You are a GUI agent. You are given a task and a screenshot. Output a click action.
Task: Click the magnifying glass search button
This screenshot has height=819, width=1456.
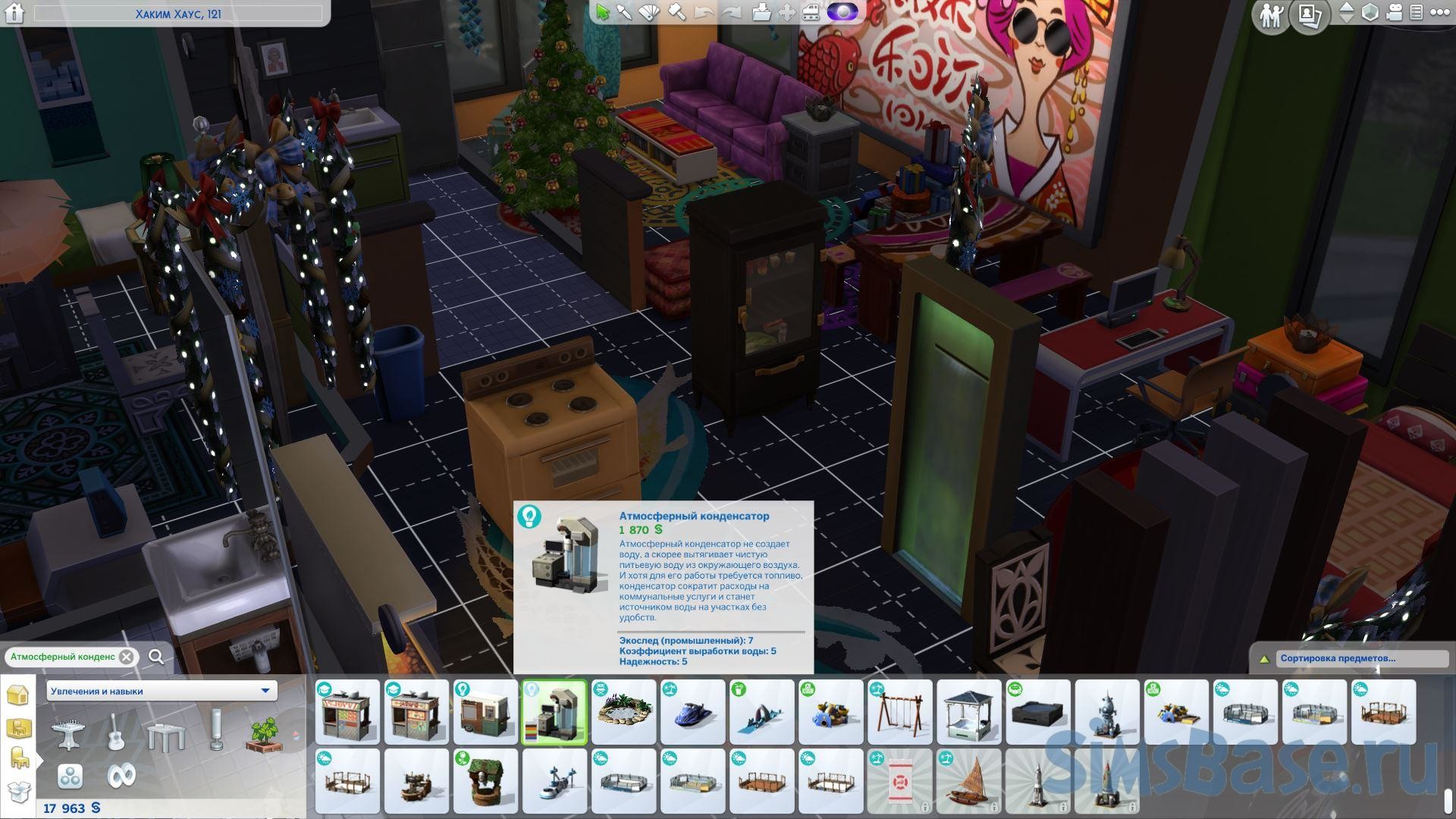click(x=156, y=657)
